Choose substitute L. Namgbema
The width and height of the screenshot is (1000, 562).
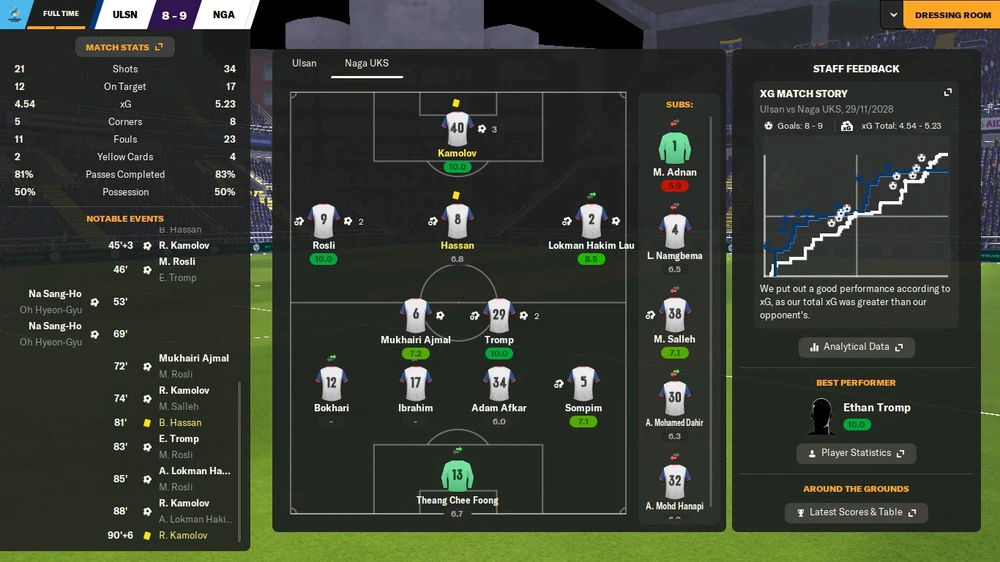675,231
